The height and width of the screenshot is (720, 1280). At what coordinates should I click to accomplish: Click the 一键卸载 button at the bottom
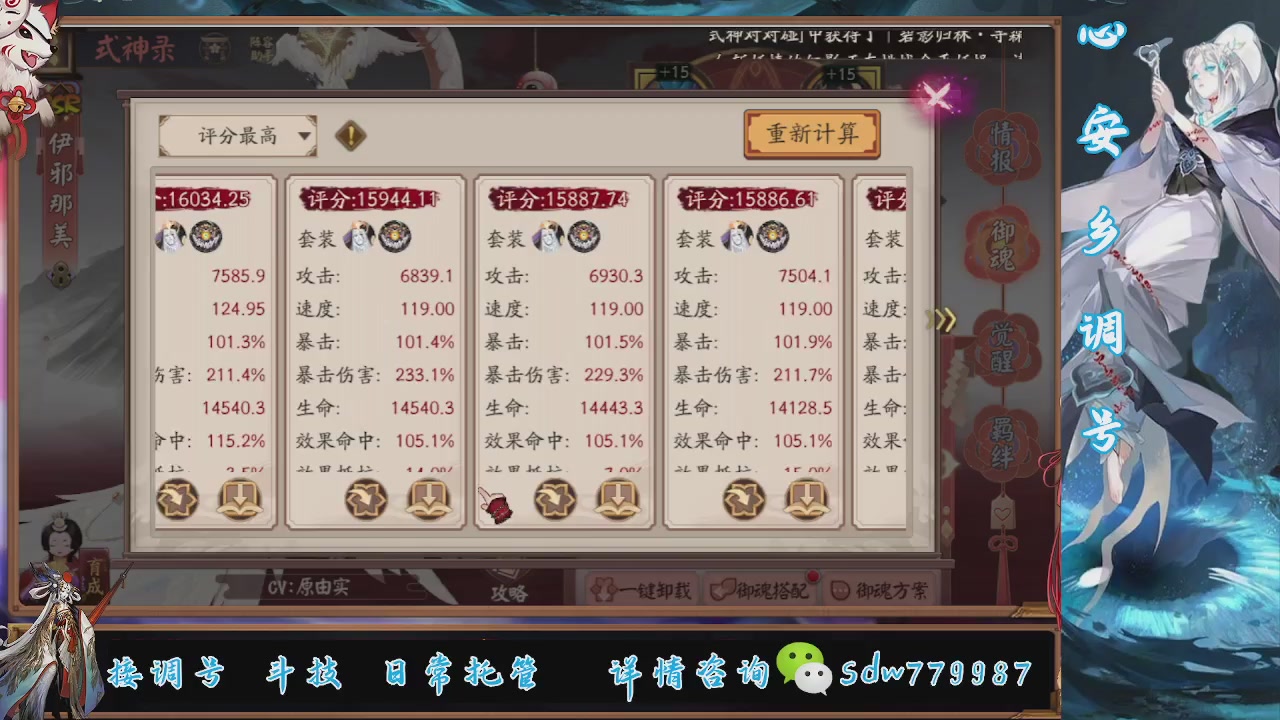click(646, 591)
